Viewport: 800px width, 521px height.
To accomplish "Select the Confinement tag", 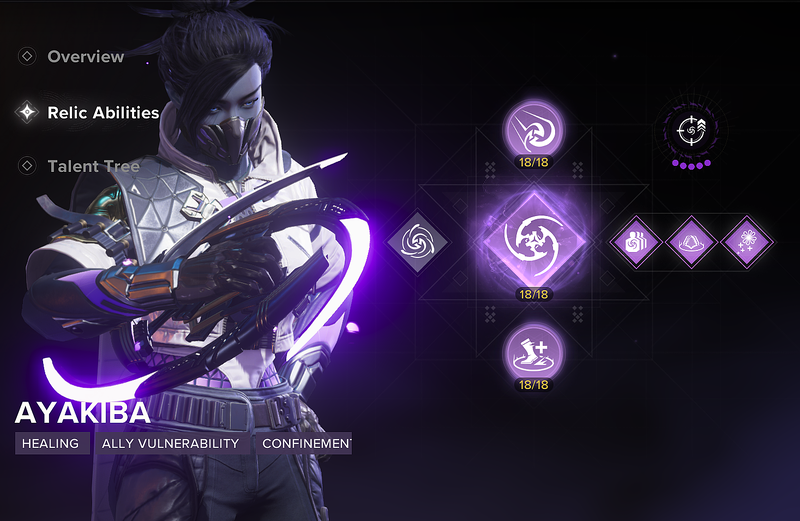I will (303, 443).
